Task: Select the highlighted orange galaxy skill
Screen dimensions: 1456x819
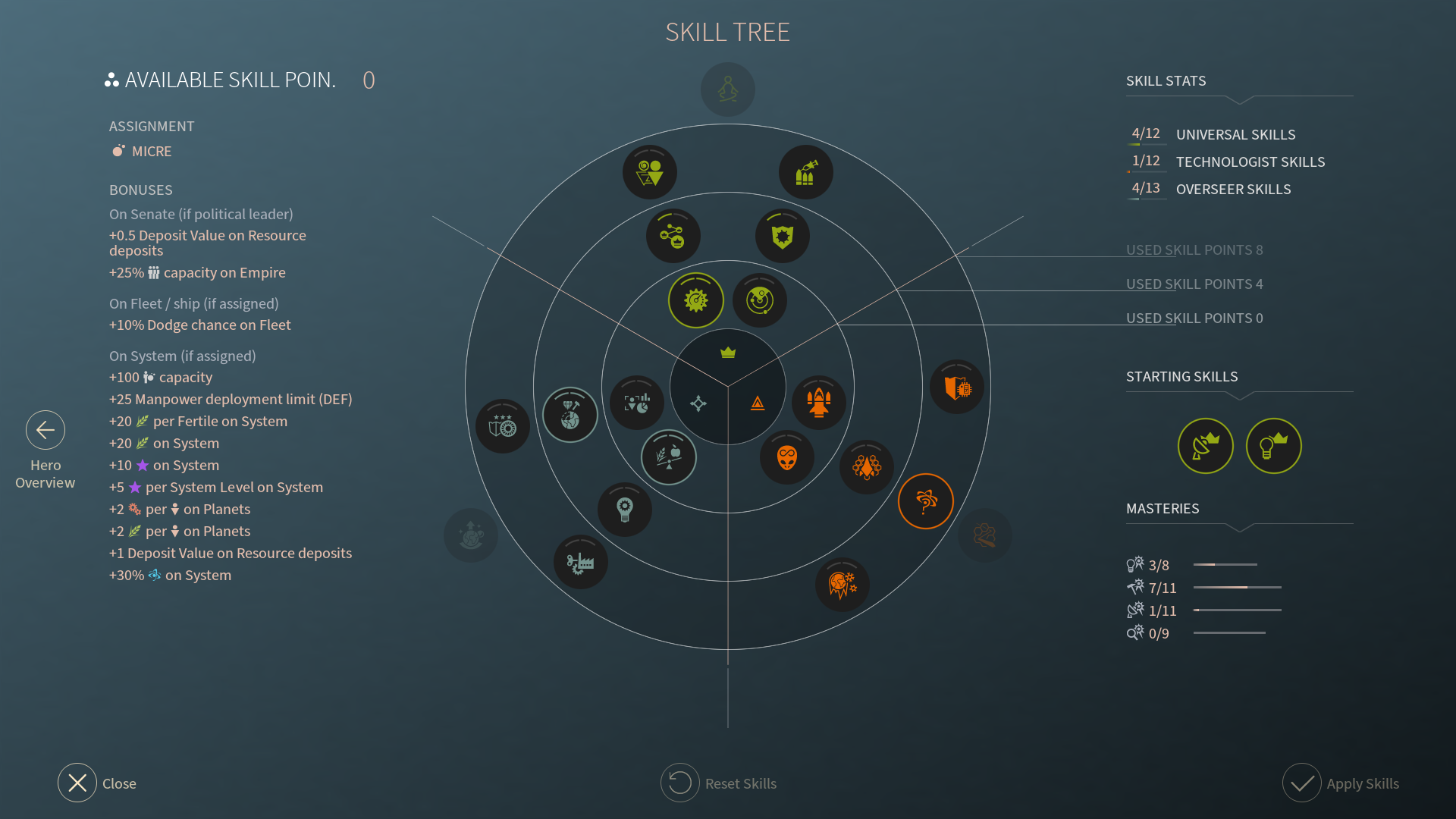Action: [x=925, y=501]
